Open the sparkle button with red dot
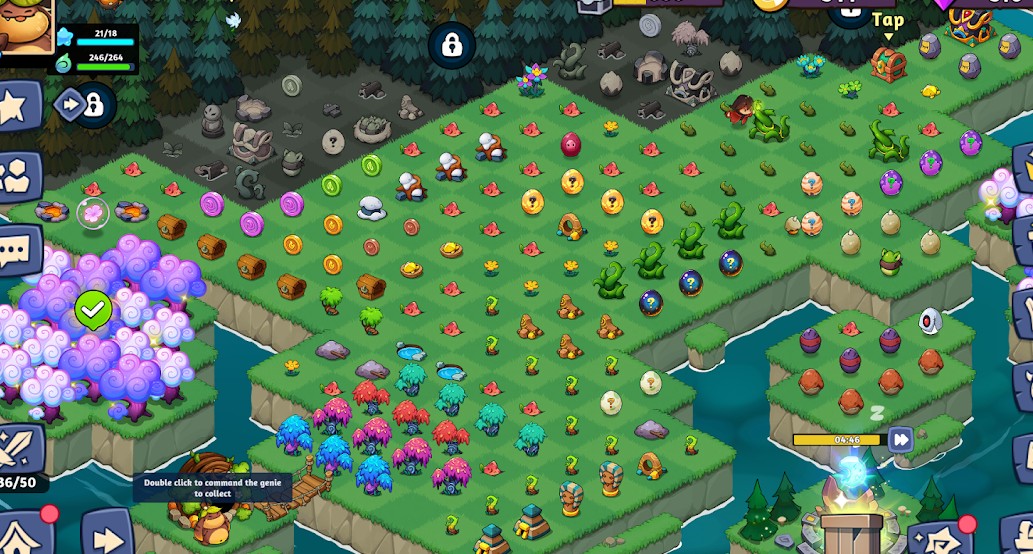The image size is (1033, 554). pos(941,539)
